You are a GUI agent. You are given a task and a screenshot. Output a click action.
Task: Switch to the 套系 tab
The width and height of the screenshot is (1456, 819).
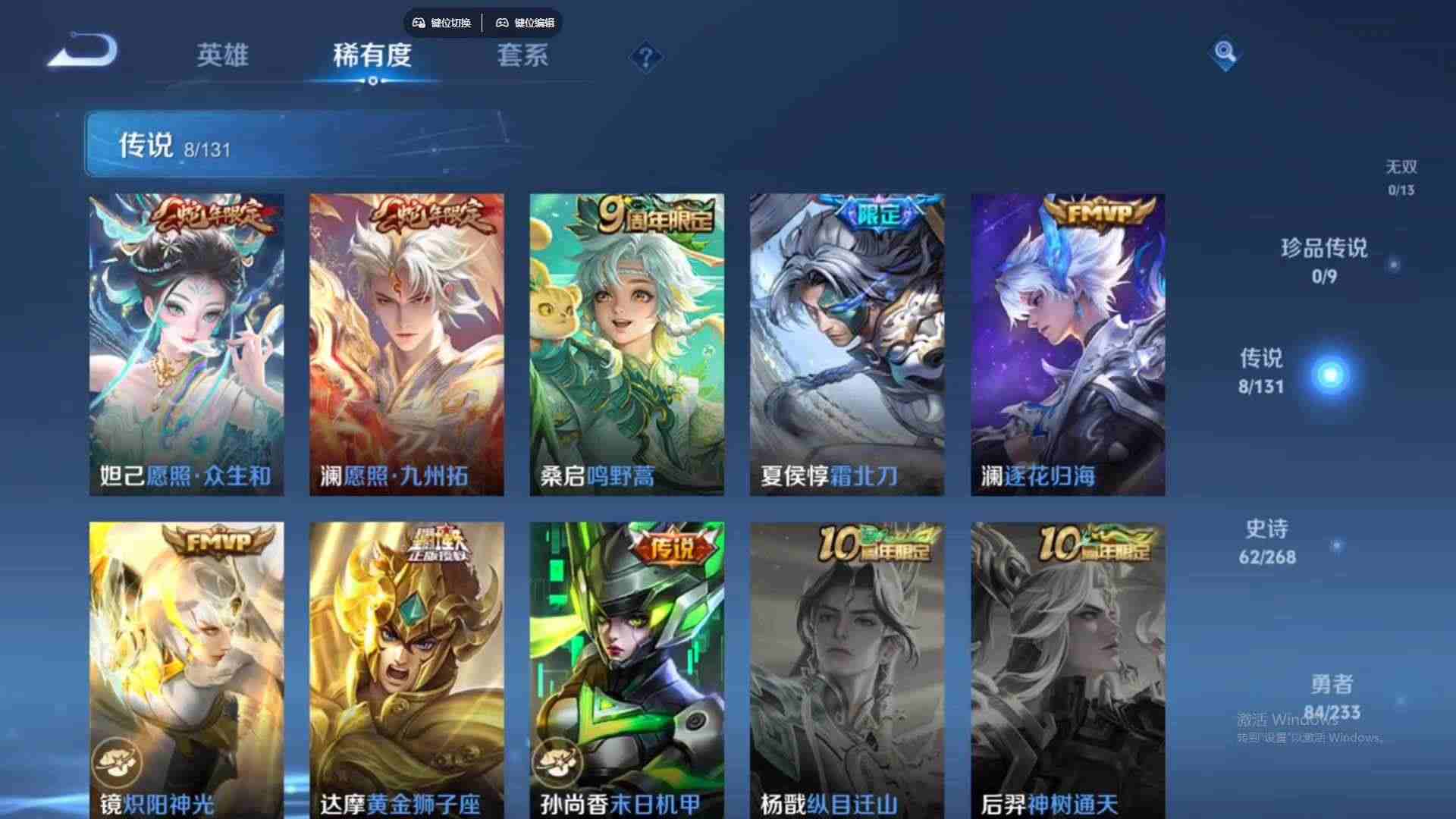pyautogui.click(x=523, y=56)
